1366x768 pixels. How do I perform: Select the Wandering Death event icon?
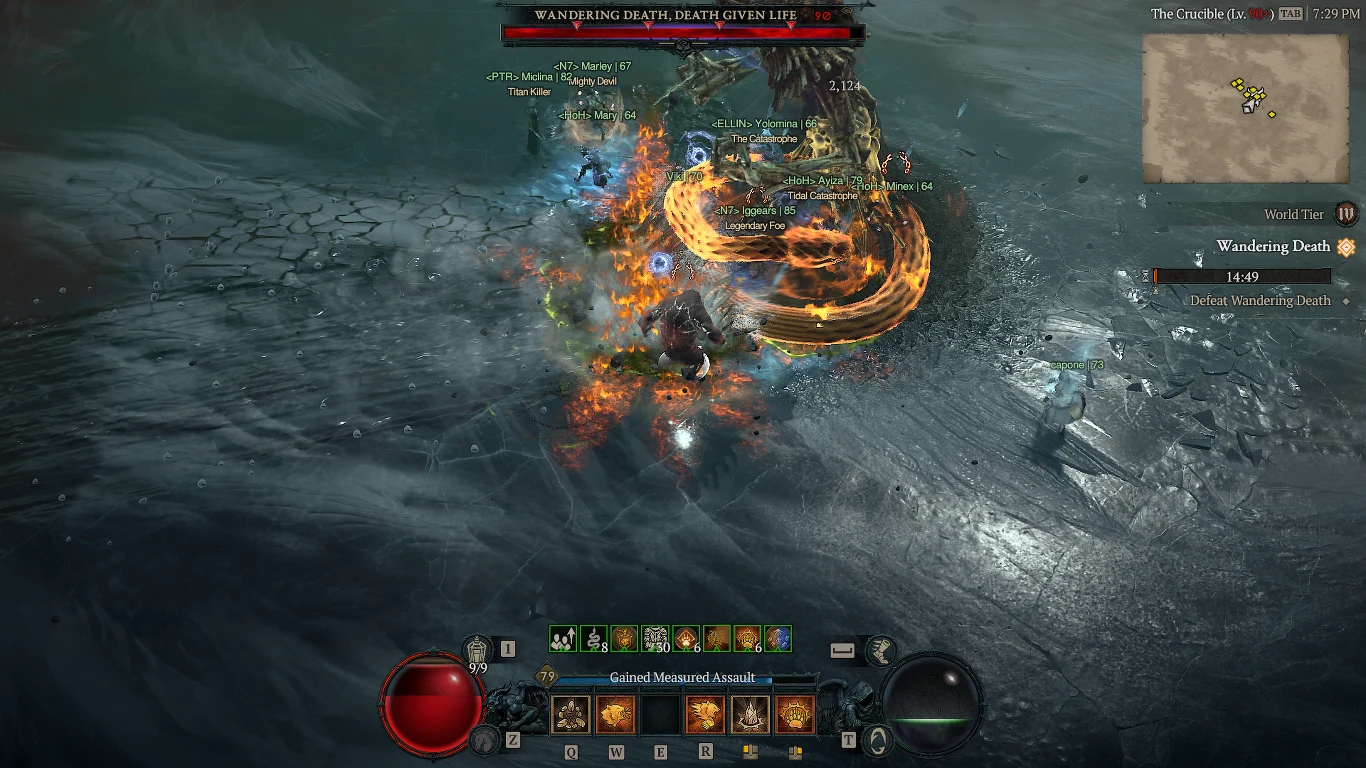click(x=1347, y=247)
